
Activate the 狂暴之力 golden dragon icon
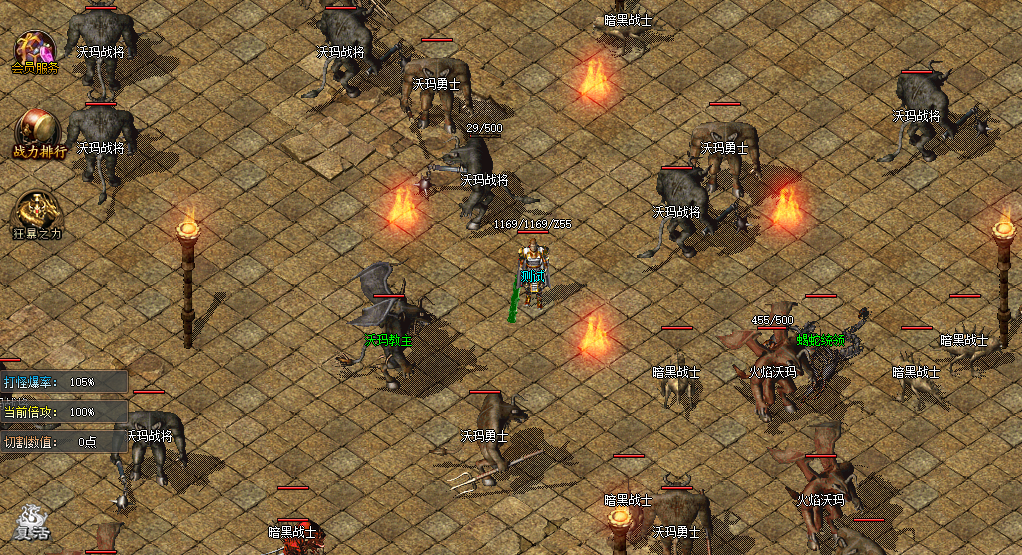coord(37,213)
